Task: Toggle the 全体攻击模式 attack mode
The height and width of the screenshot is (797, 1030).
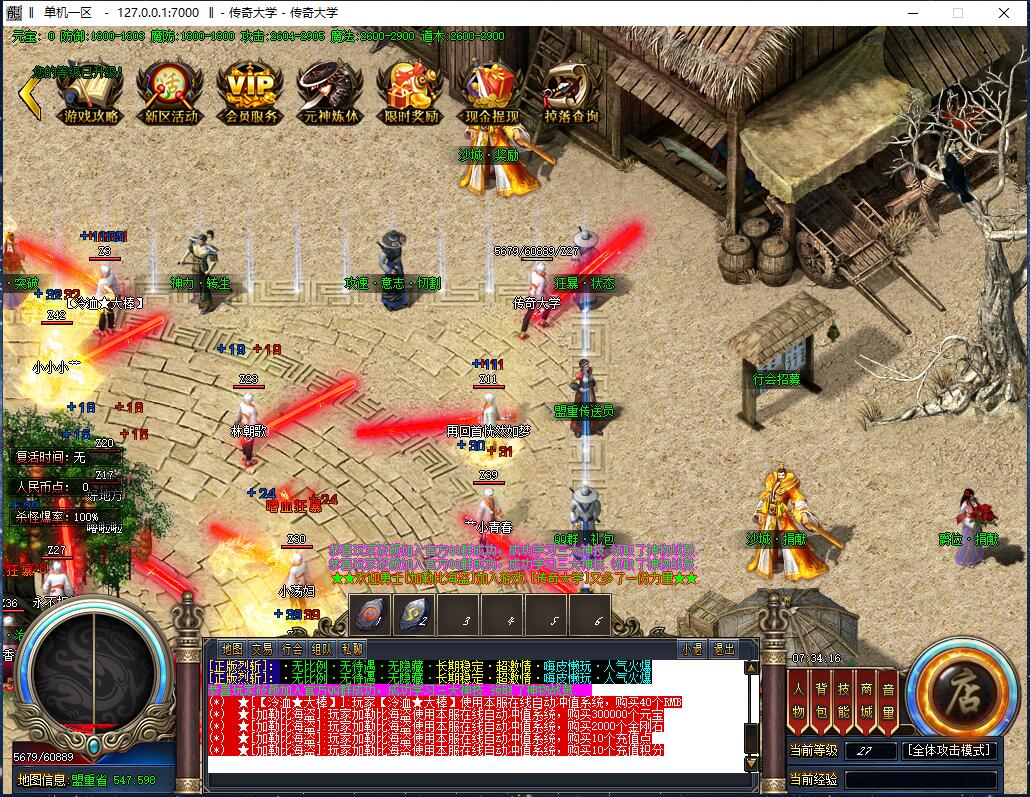Action: [949, 750]
